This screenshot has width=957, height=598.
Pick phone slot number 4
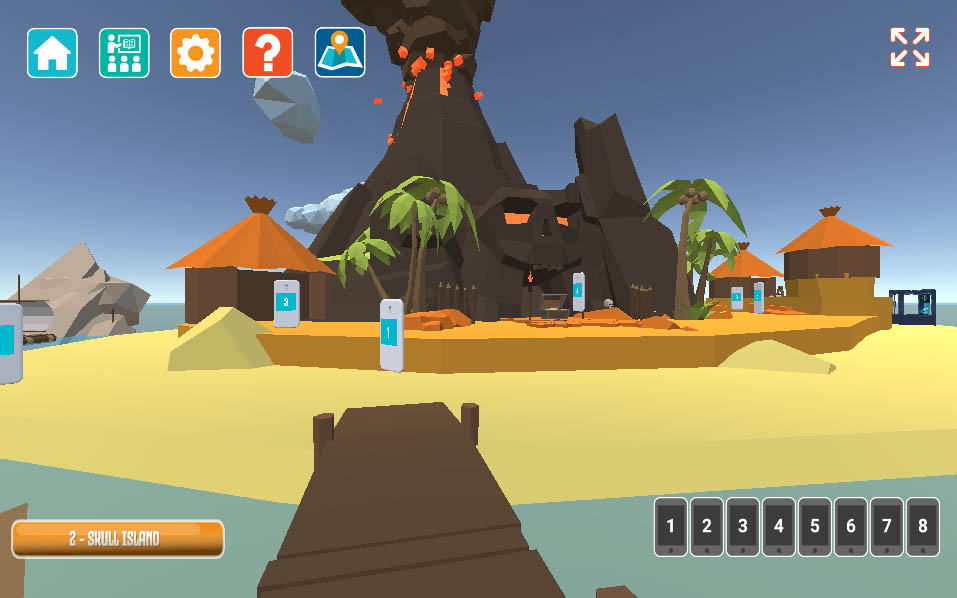point(779,526)
